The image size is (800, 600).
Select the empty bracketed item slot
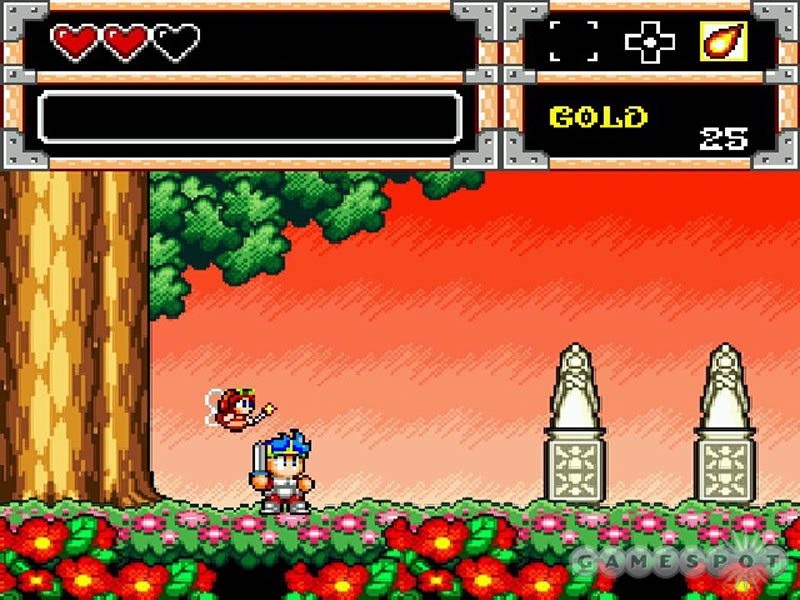[x=574, y=42]
